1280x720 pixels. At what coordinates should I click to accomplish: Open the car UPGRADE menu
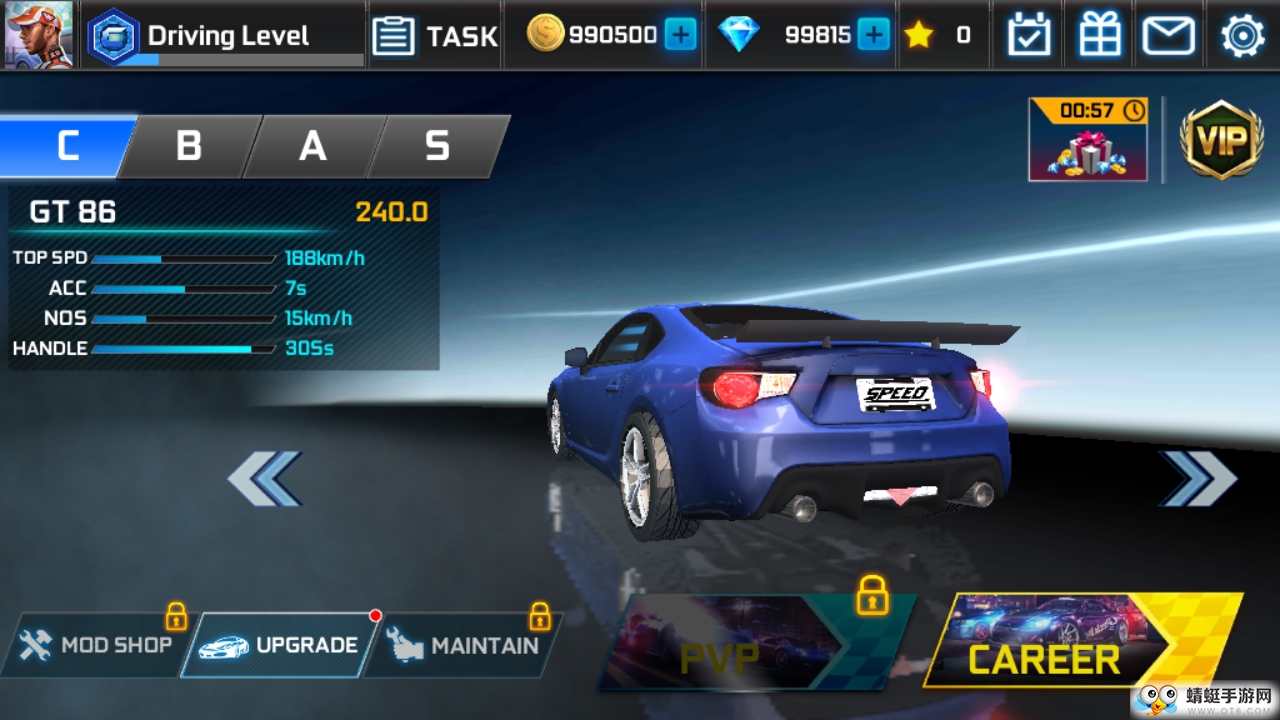click(280, 645)
